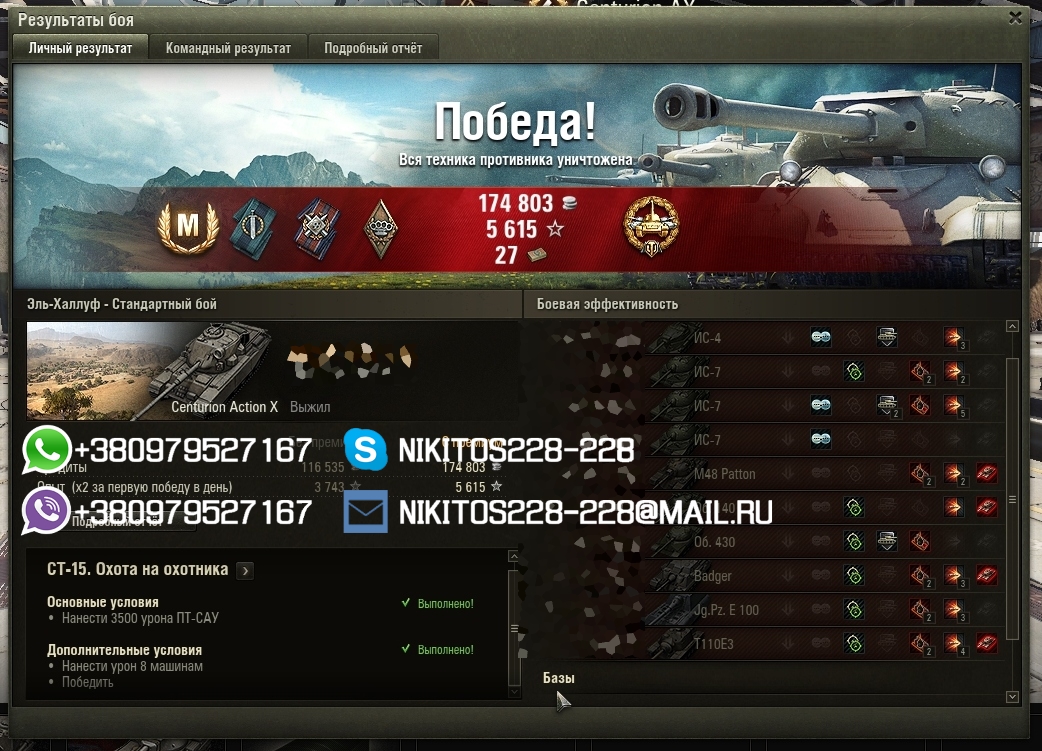The image size is (1042, 751).
Task: Open the Подробный отчёт tab
Action: [373, 48]
